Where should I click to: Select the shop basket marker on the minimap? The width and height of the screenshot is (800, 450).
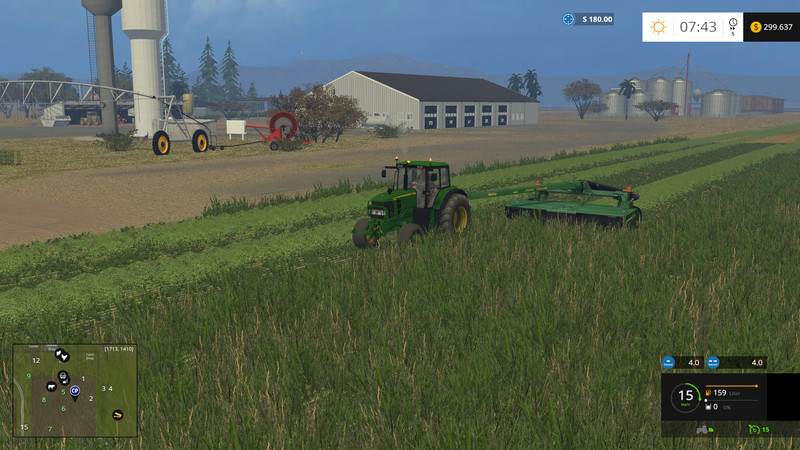coord(63,375)
